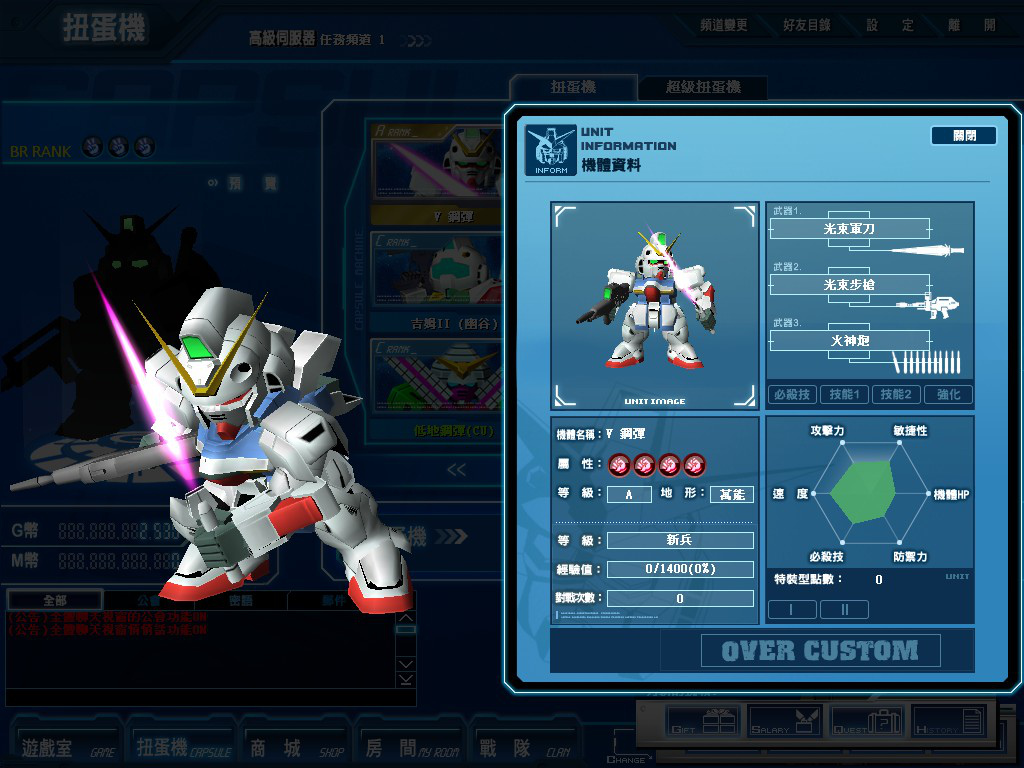This screenshot has width=1024, height=768.
Task: Show the 必殺技 special move info
Action: pyautogui.click(x=792, y=395)
